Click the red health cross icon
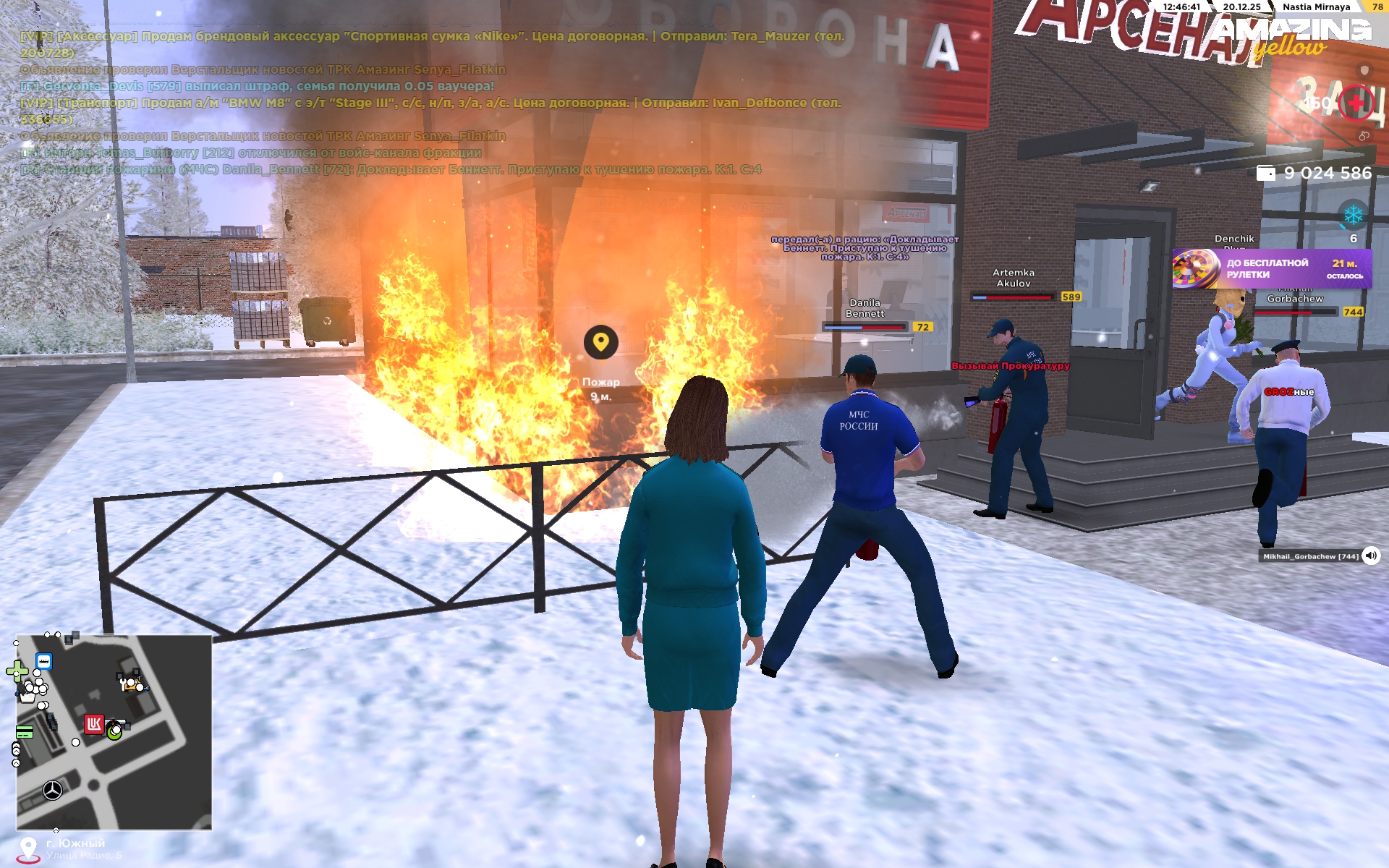The height and width of the screenshot is (868, 1389). pyautogui.click(x=1356, y=104)
